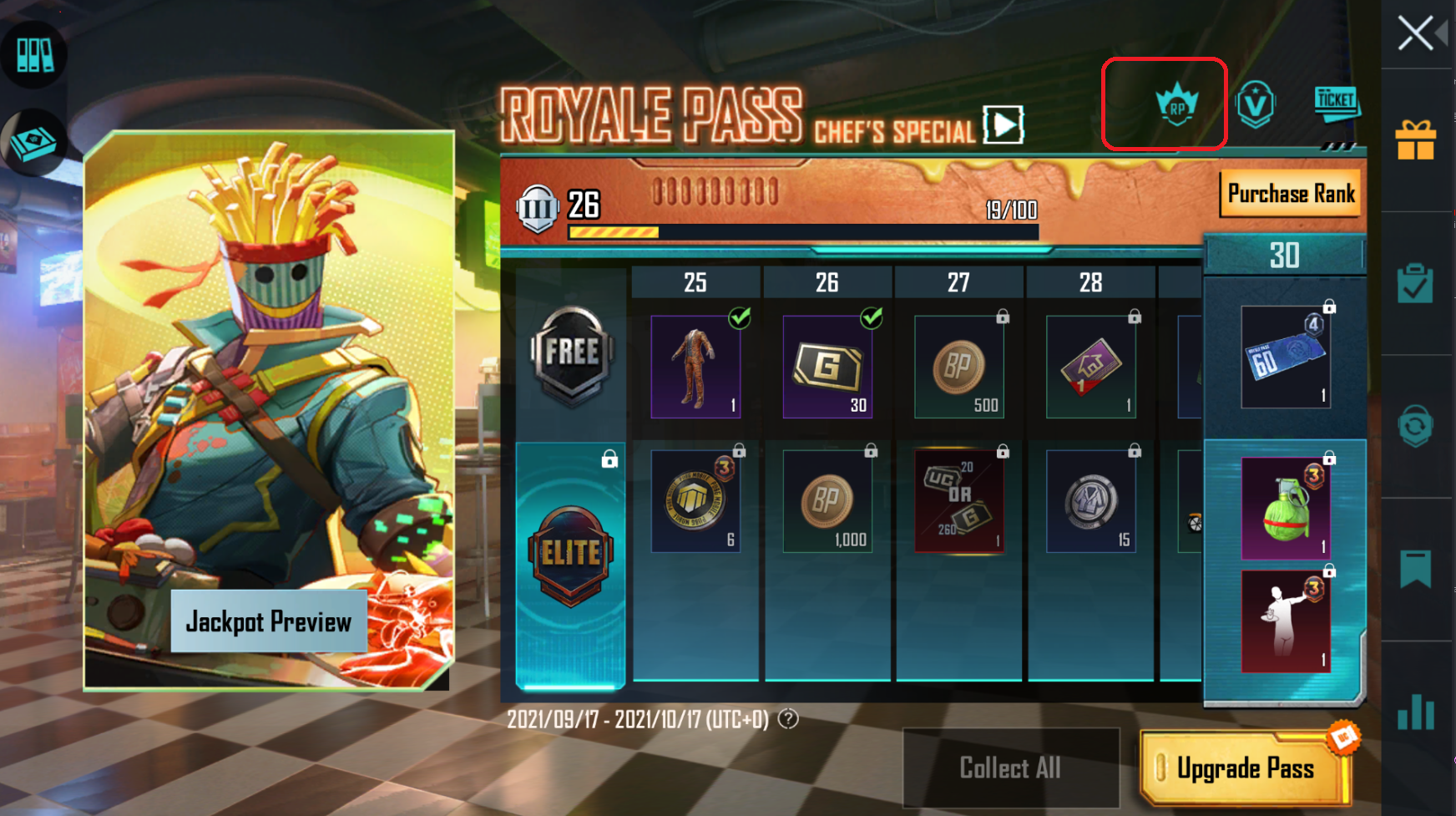Open the binder icon at top left
Viewport: 1456px width, 816px height.
[33, 53]
